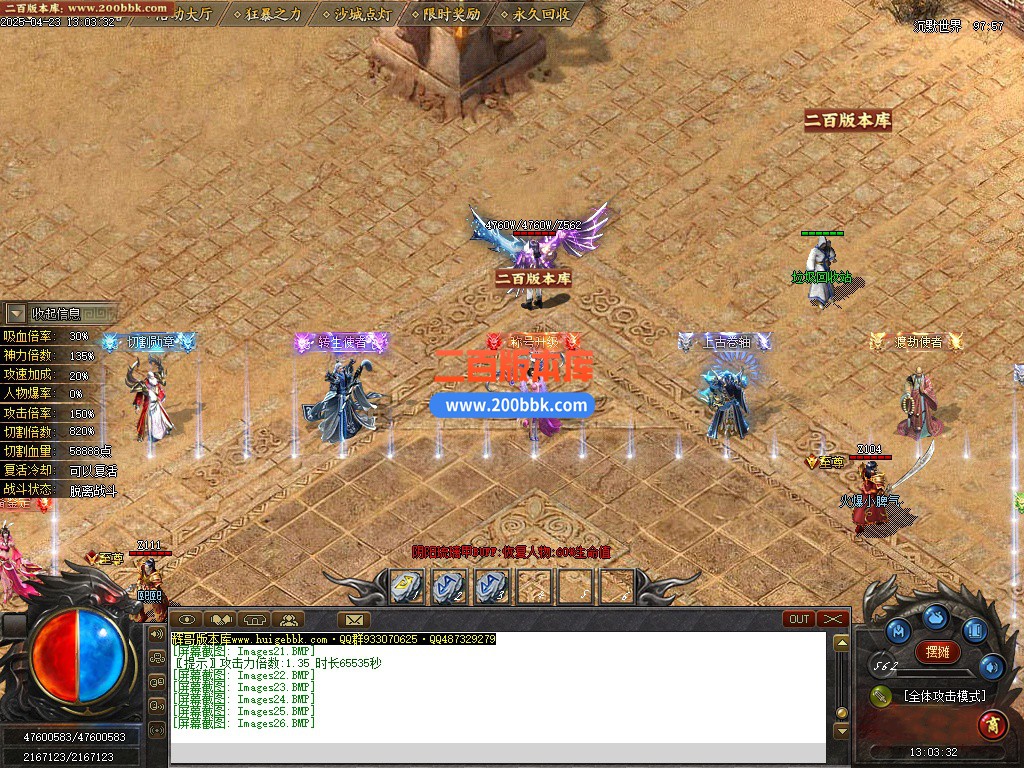Click the eye icon chat tab
Viewport: 1024px width, 768px height.
click(186, 619)
